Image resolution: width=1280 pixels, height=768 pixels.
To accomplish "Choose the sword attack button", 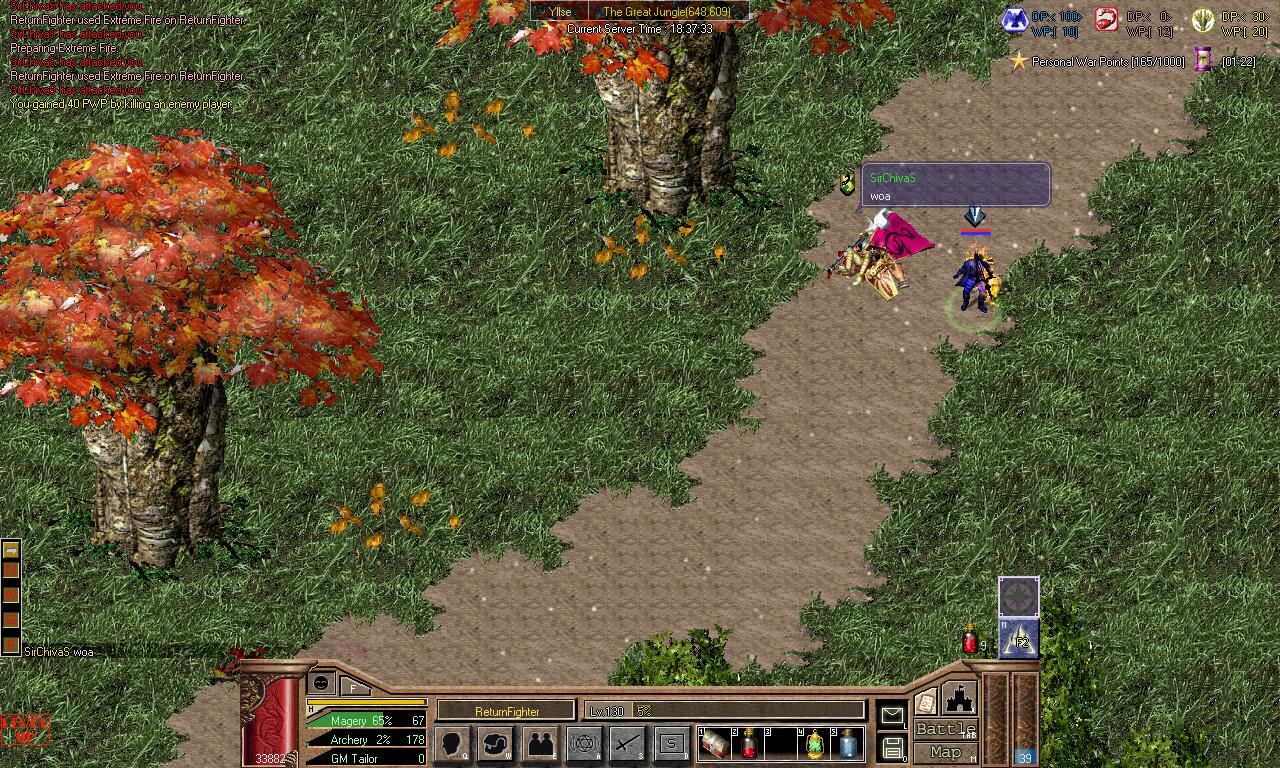I will pos(628,743).
